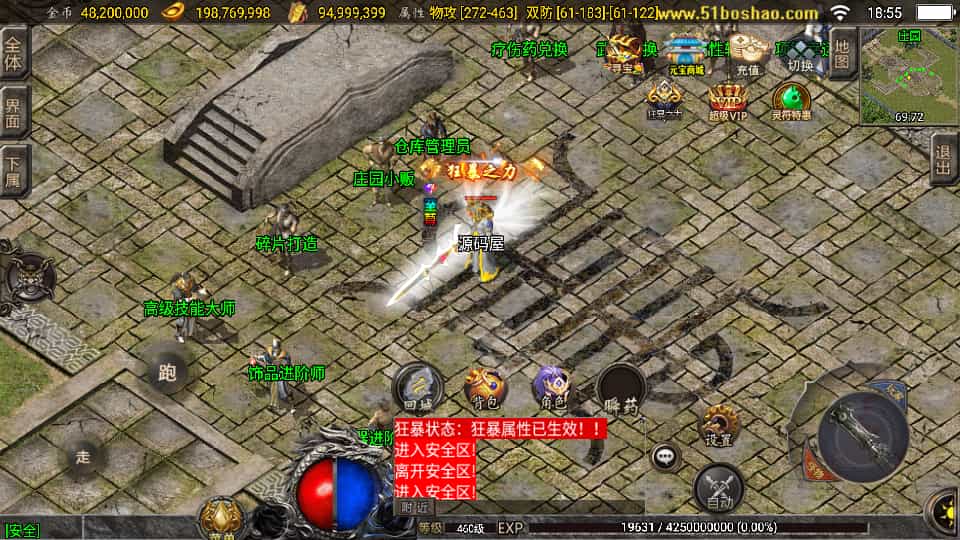Open the 角色 character sheet
Screen dimensions: 960x540
552,387
